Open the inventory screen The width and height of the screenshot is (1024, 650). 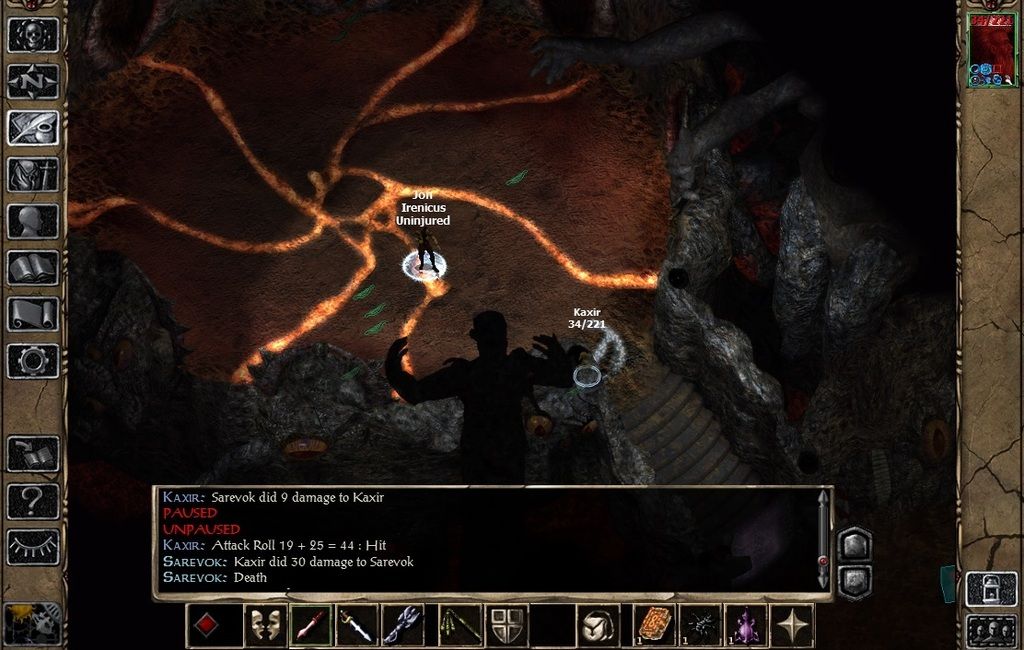tap(33, 175)
